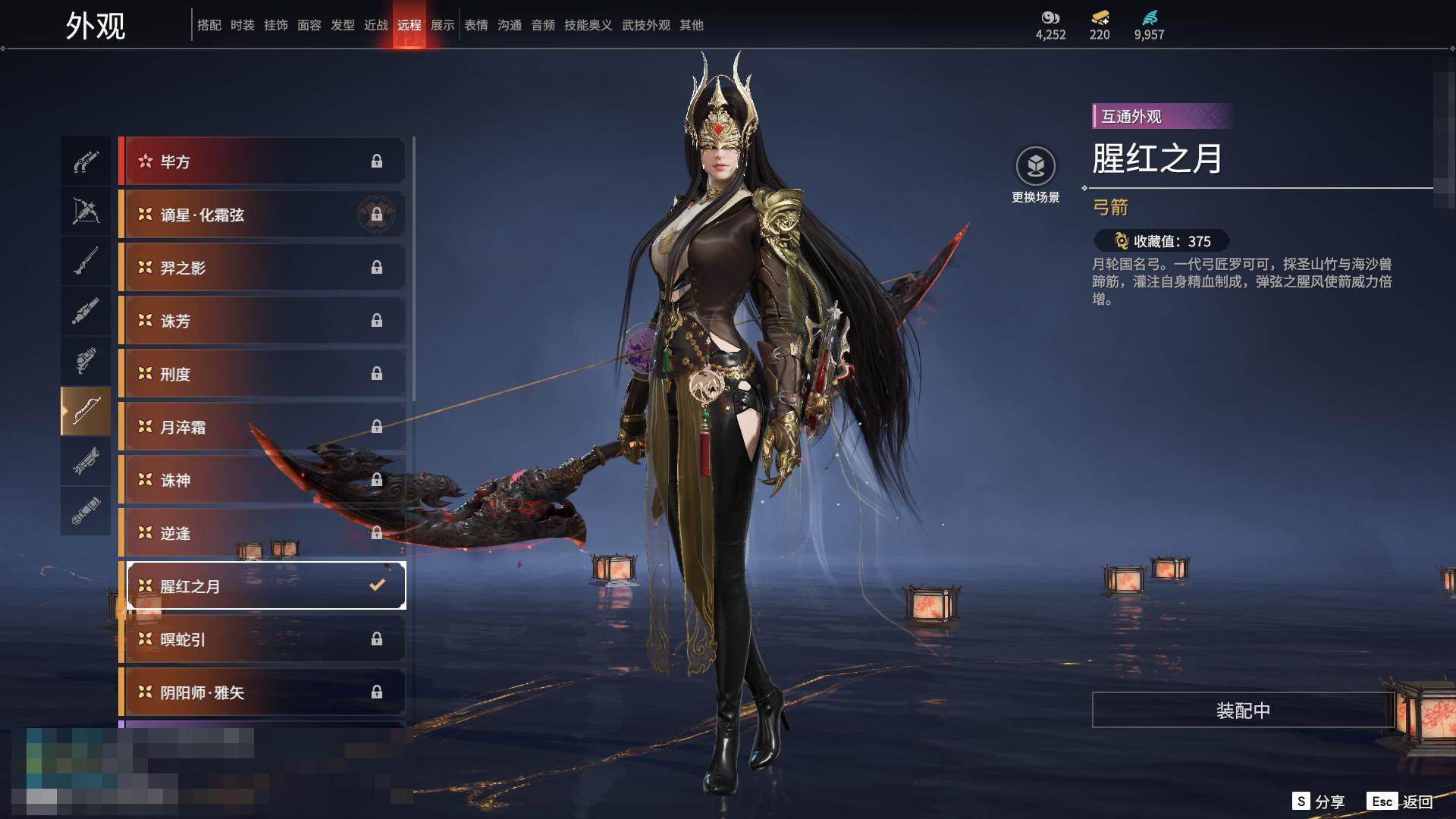This screenshot has width=1456, height=819.
Task: Choose the 毕方 skin entry
Action: click(262, 162)
